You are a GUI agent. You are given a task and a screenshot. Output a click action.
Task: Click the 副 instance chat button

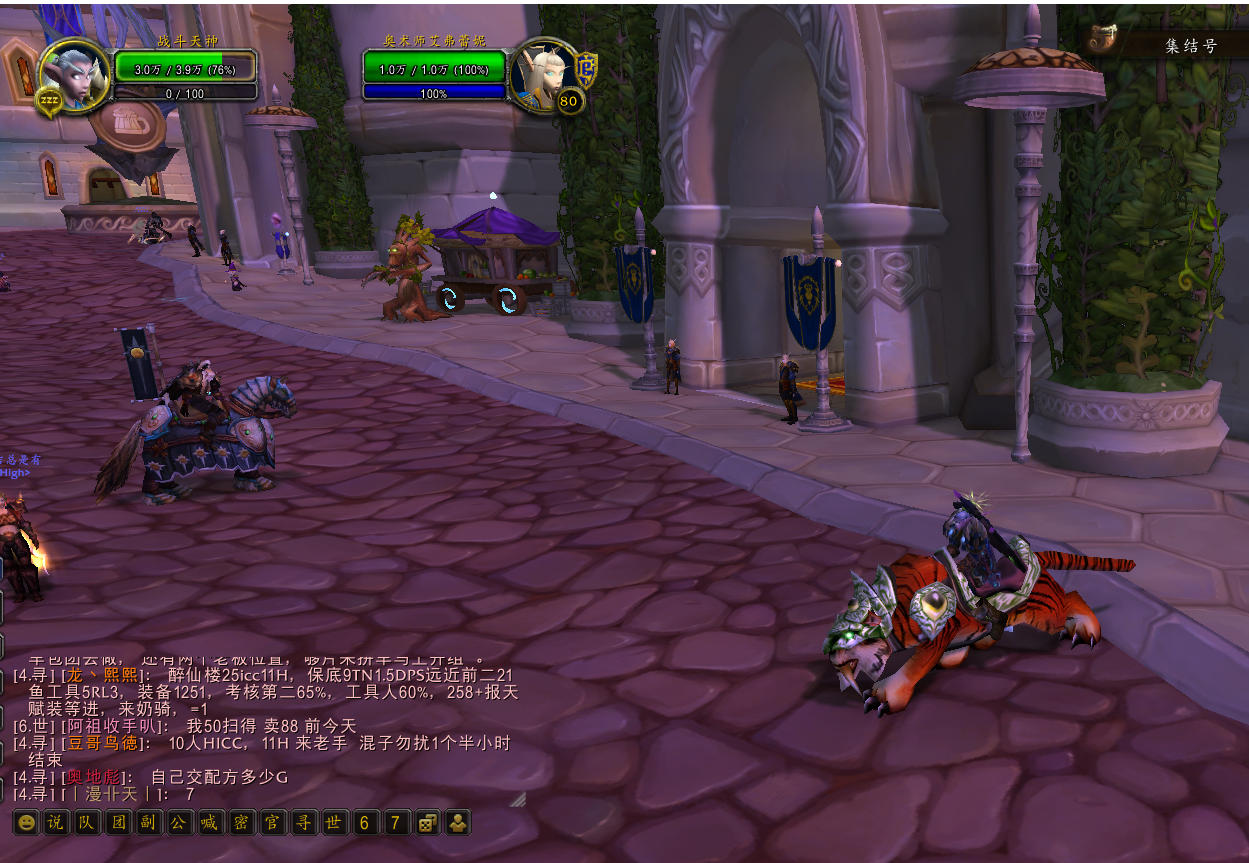[x=148, y=823]
